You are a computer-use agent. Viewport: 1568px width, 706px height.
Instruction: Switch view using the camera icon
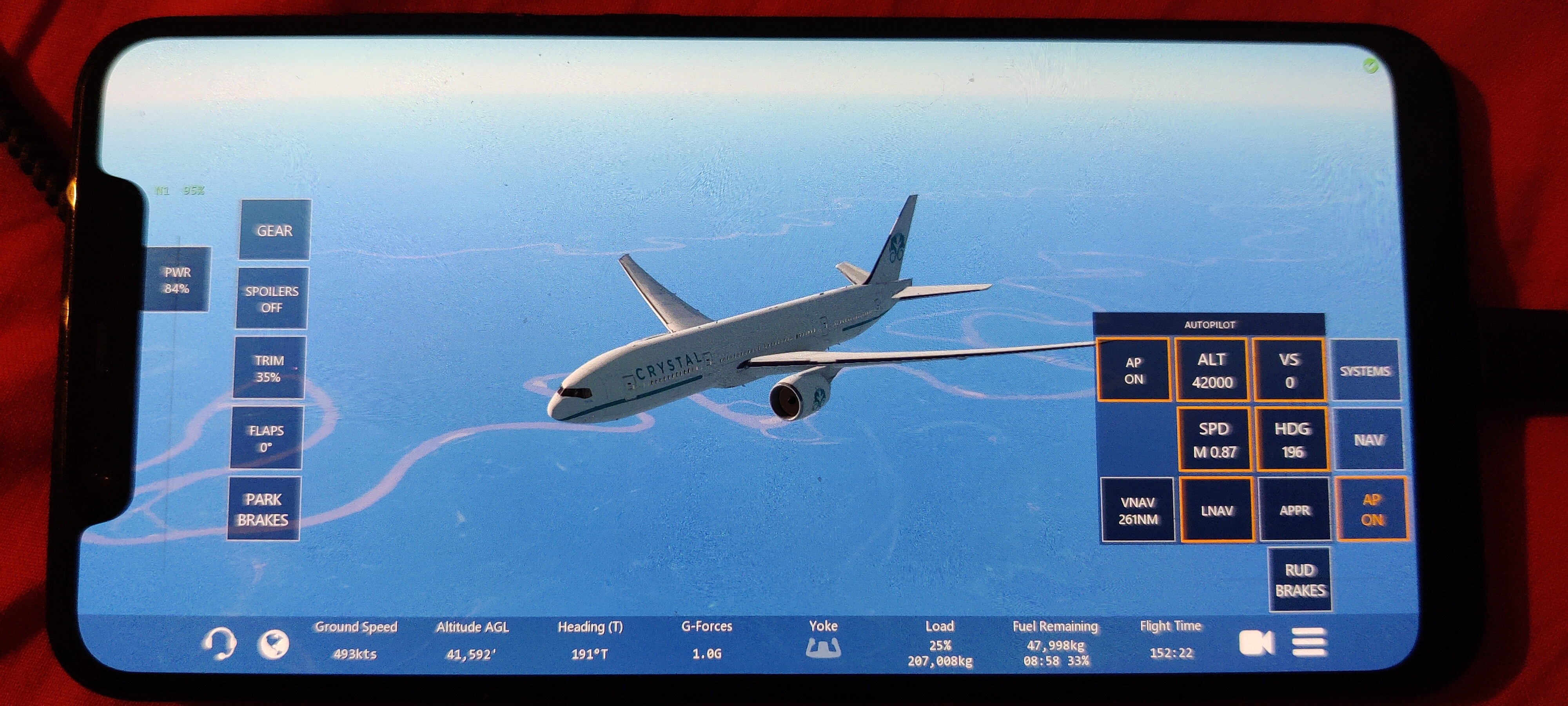click(x=1256, y=642)
